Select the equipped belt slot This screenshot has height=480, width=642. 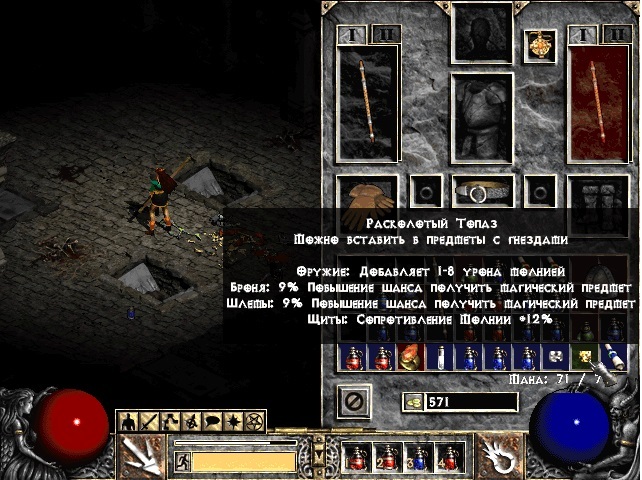pos(482,189)
